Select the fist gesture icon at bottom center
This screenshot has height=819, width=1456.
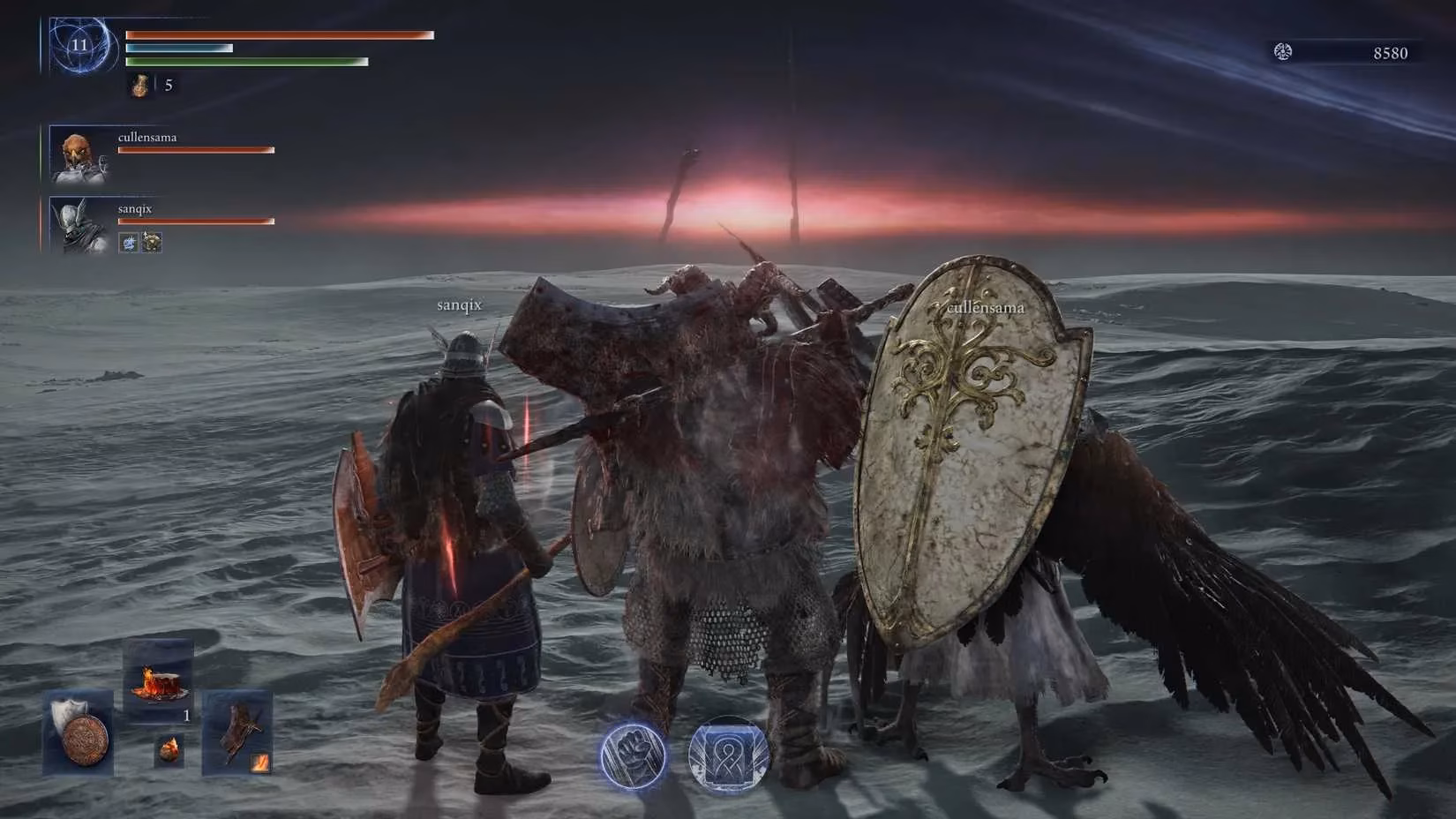(632, 755)
